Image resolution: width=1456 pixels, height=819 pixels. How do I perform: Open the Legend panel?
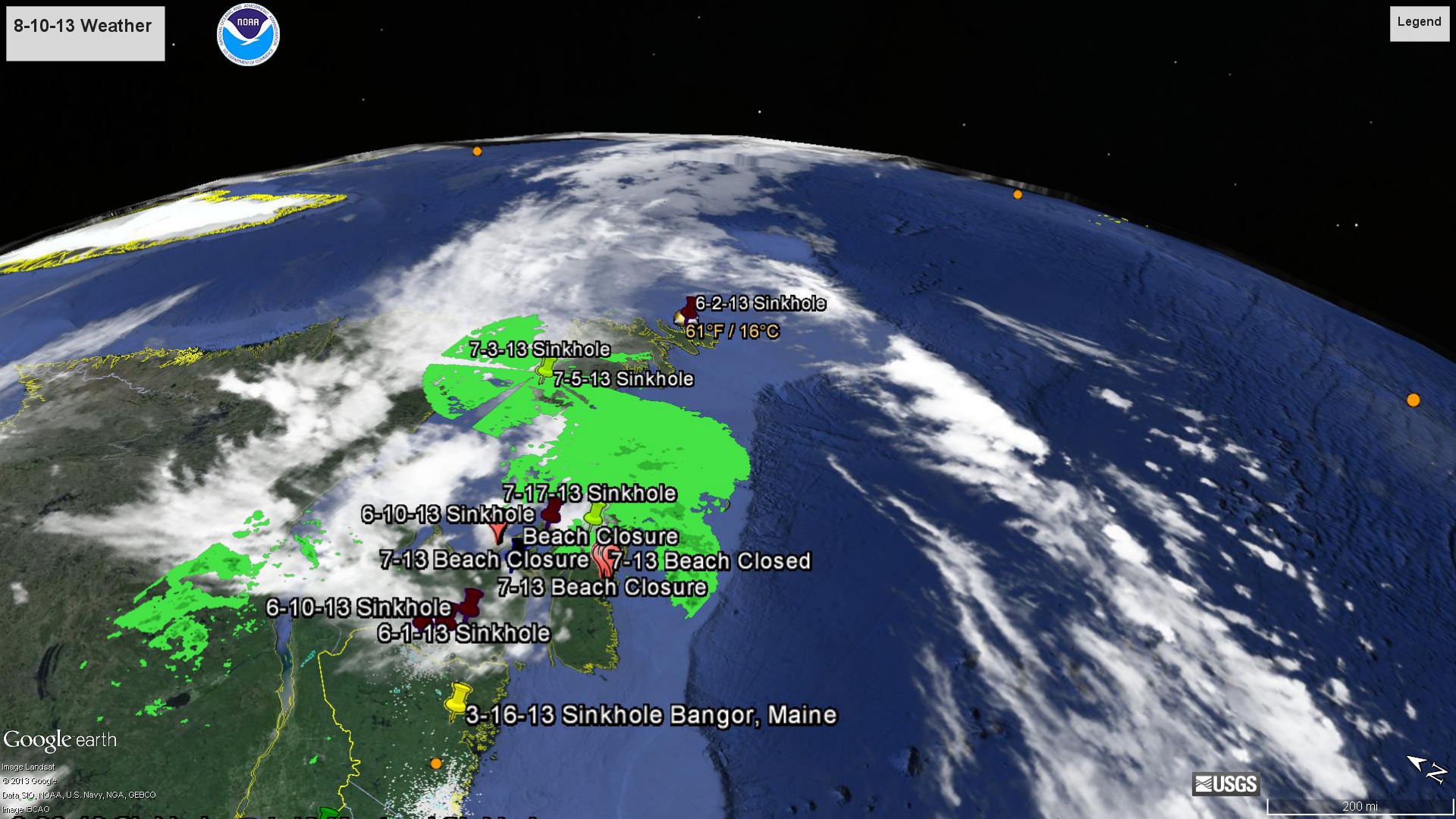1419,23
